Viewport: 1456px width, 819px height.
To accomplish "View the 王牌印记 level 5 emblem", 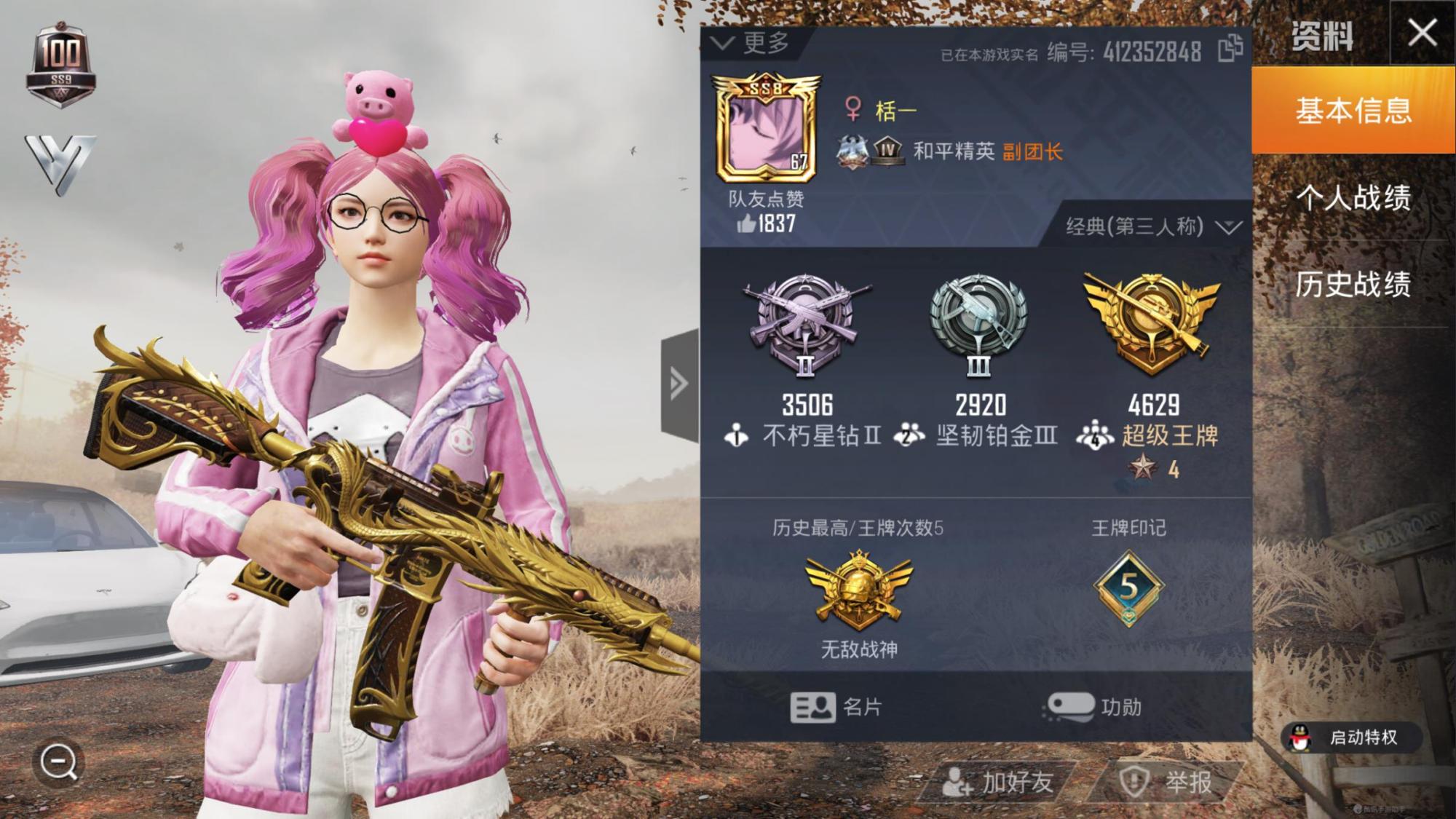I will pyautogui.click(x=1128, y=588).
